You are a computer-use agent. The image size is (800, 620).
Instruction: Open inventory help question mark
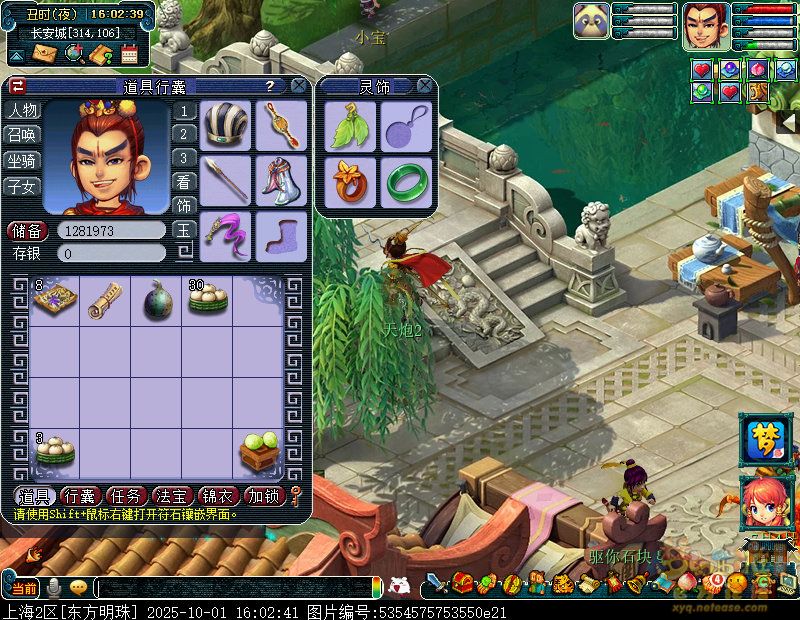click(269, 86)
